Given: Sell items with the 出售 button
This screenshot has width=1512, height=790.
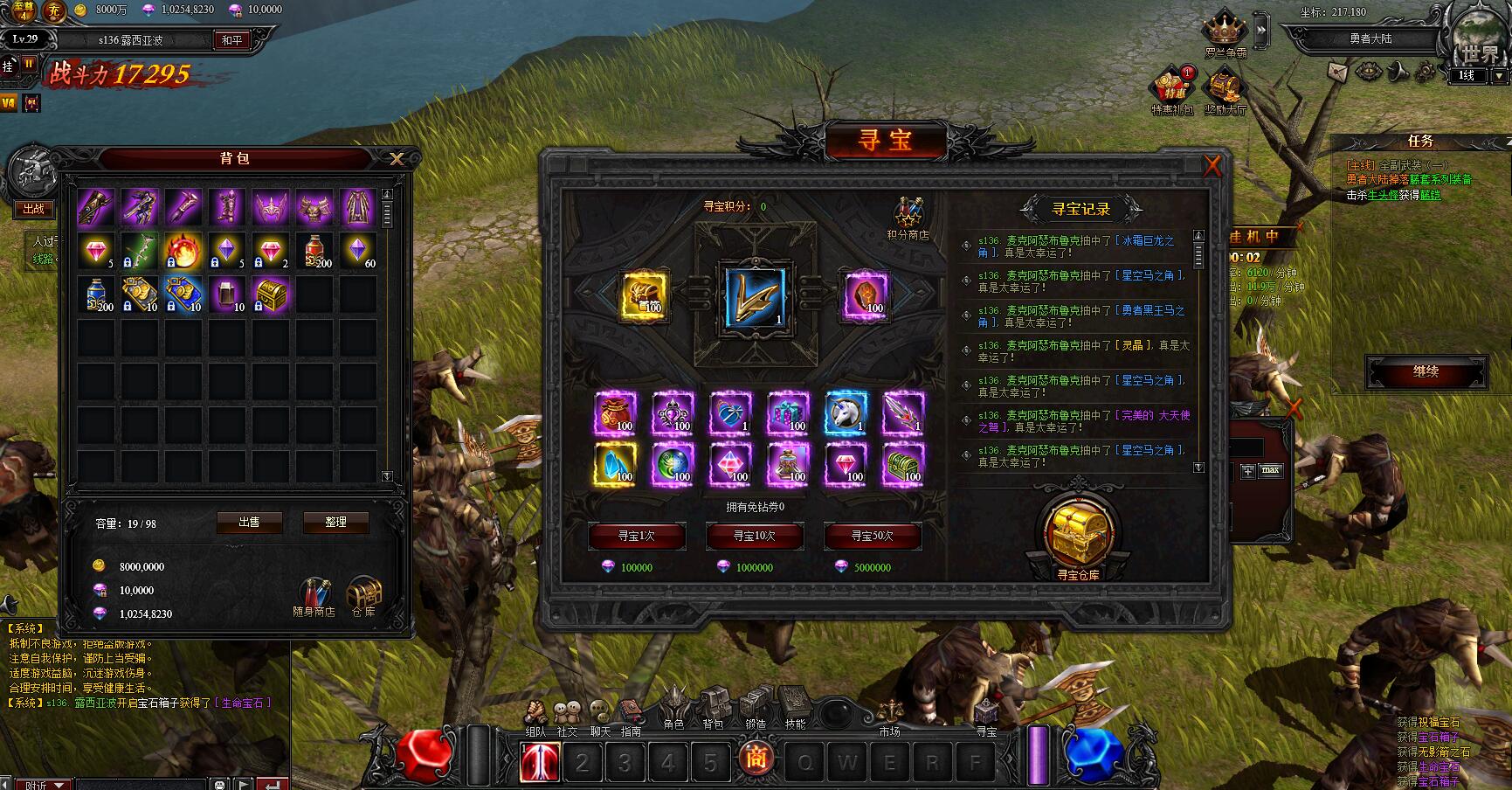Looking at the screenshot, I should click(249, 522).
